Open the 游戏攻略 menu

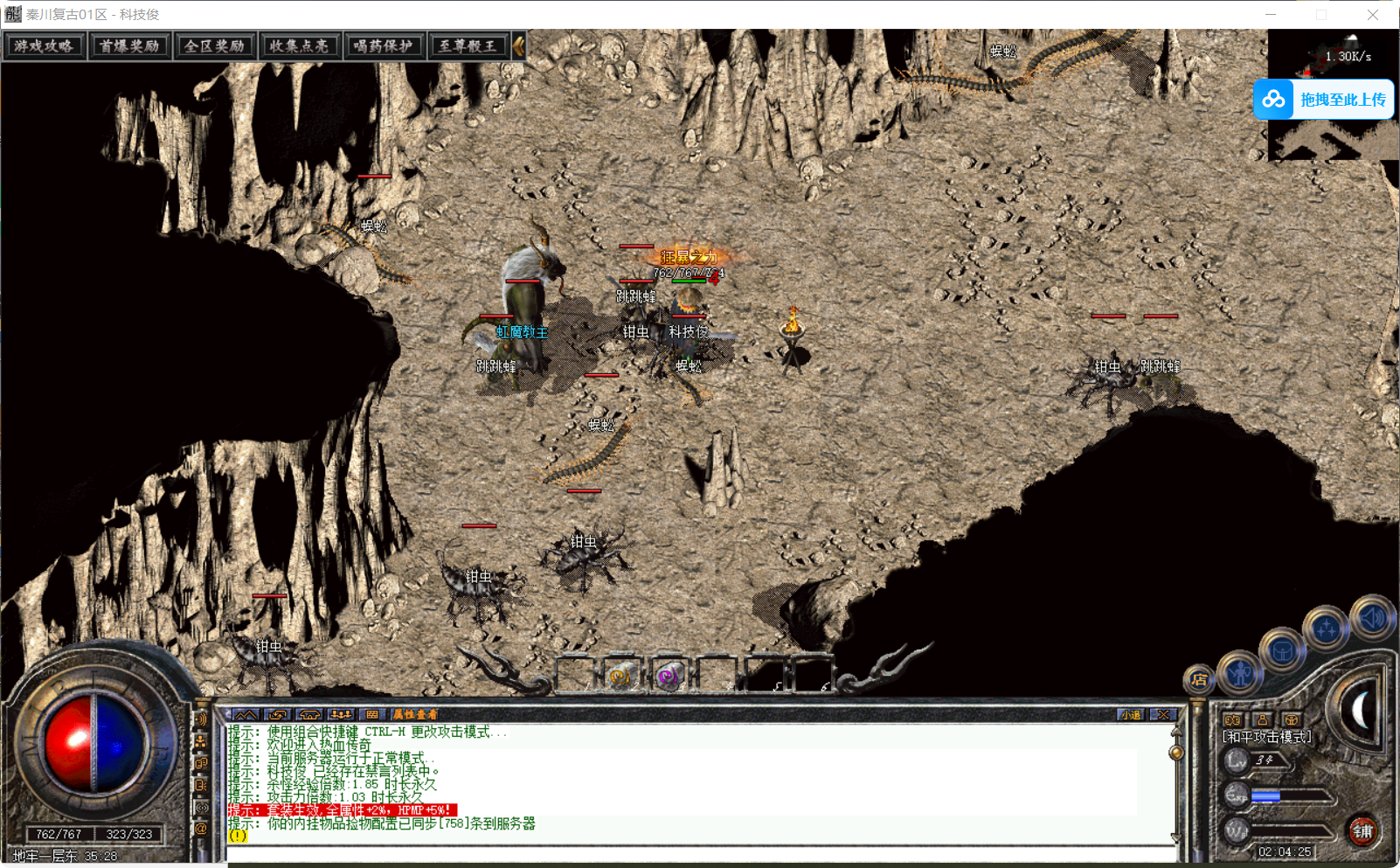[45, 45]
